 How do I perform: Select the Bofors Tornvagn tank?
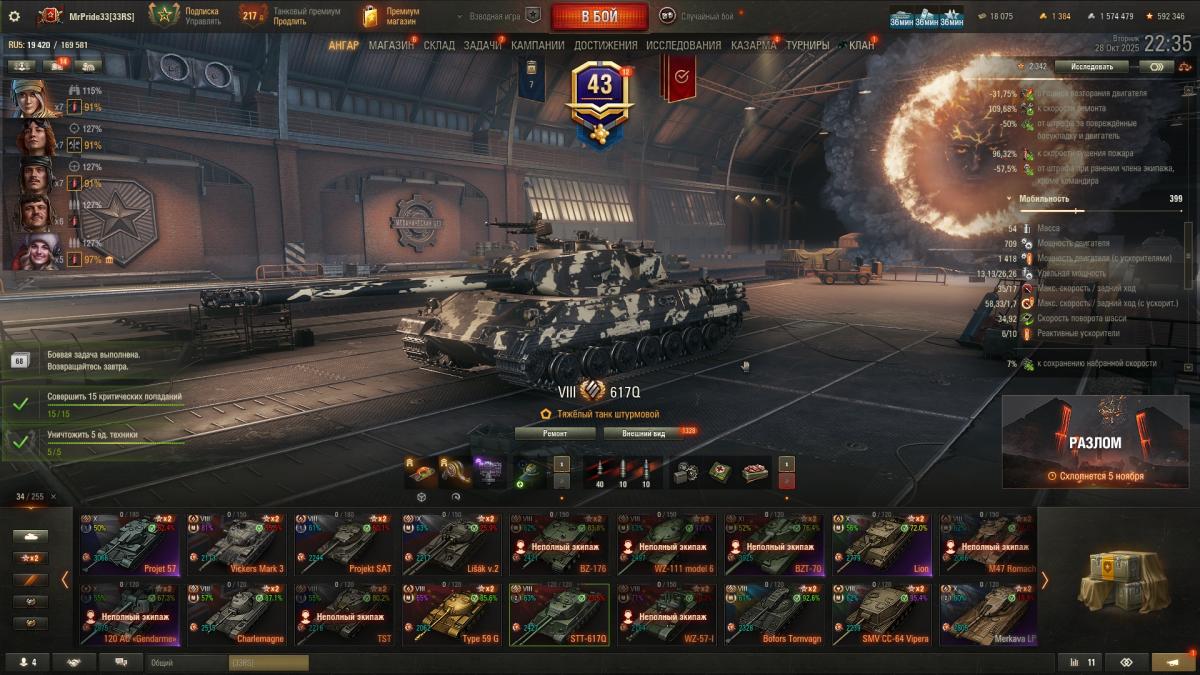click(777, 614)
